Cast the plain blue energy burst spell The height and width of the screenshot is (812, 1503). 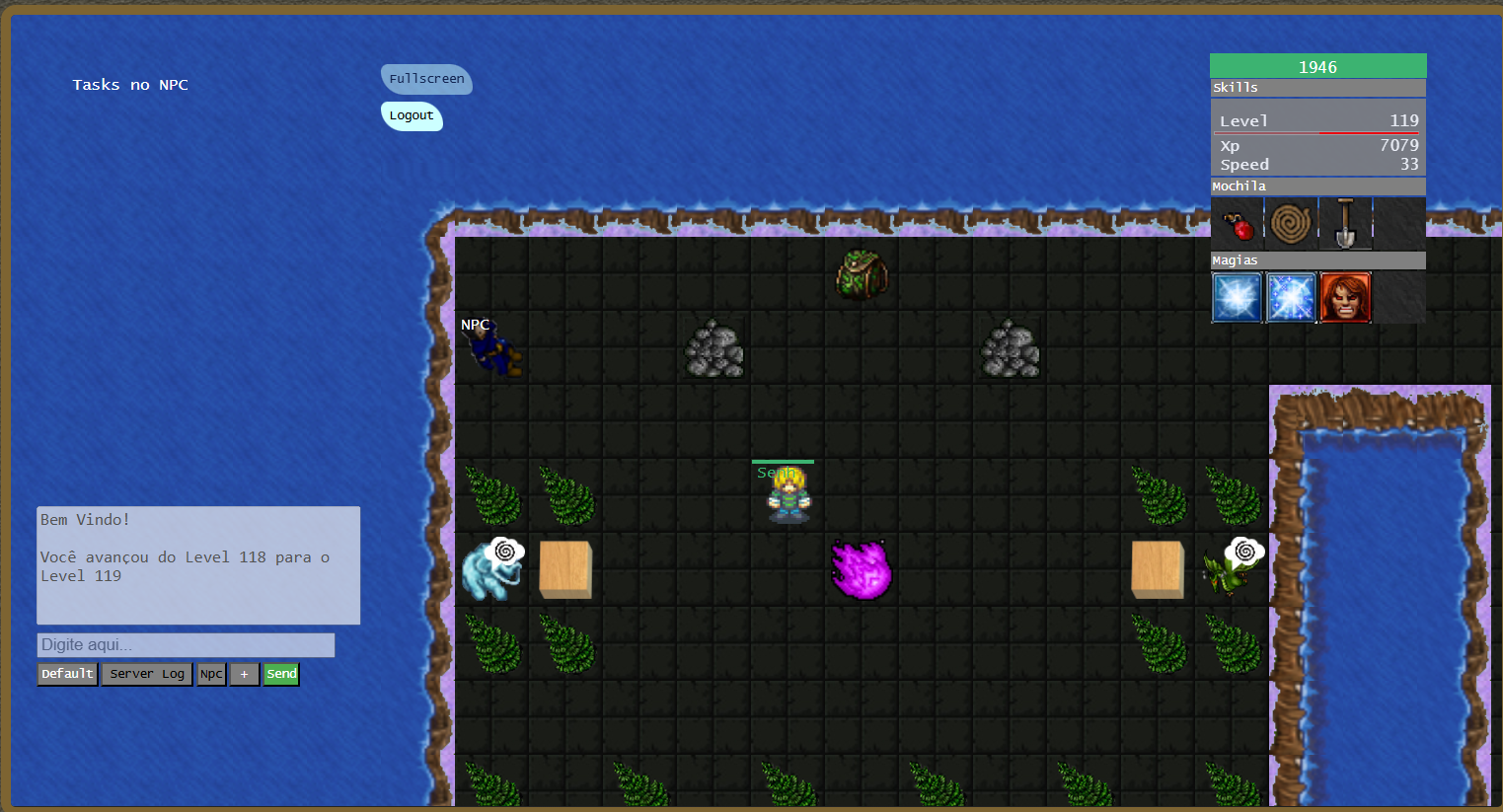click(1238, 298)
